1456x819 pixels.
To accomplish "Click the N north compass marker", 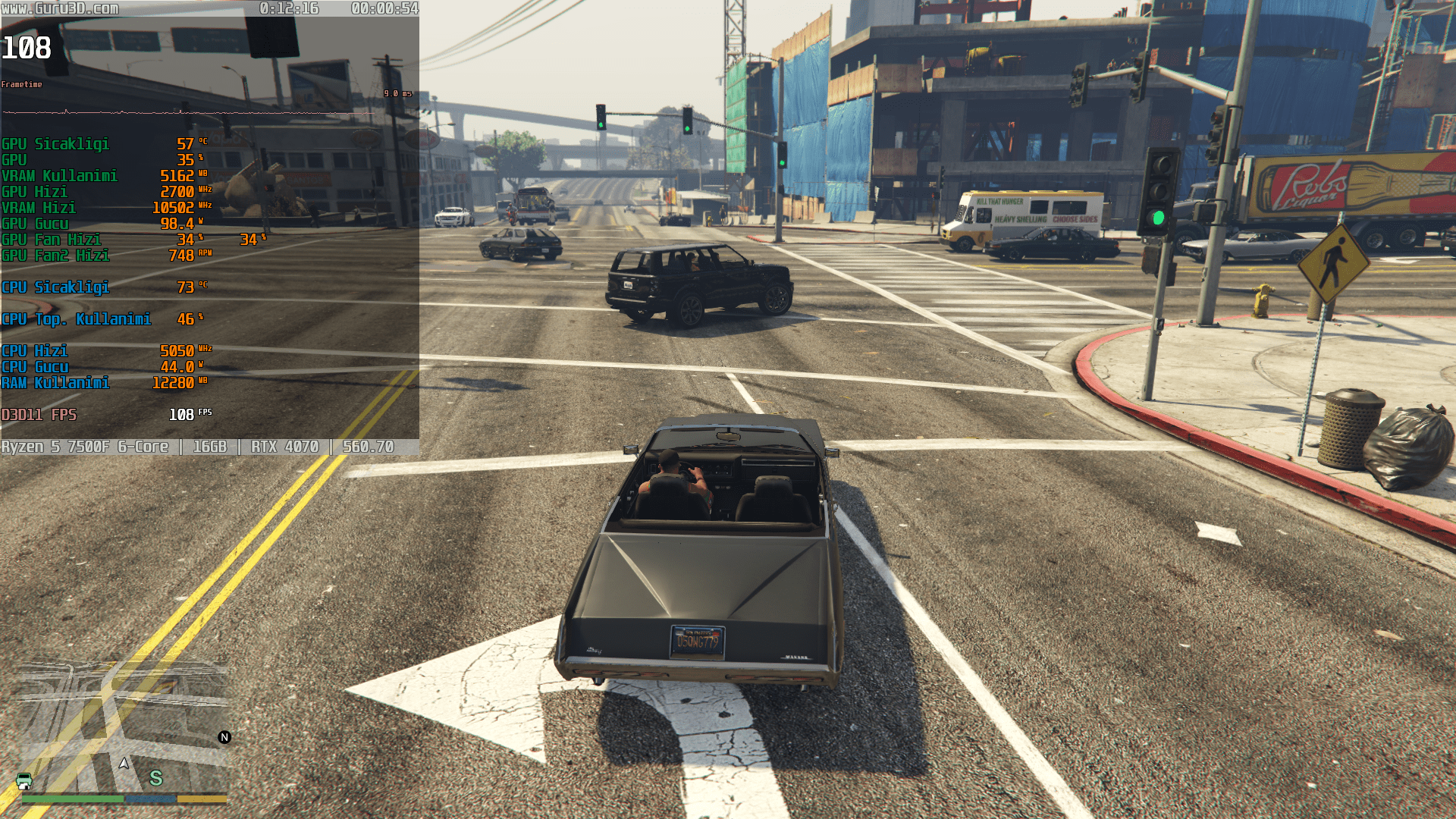I will point(224,737).
